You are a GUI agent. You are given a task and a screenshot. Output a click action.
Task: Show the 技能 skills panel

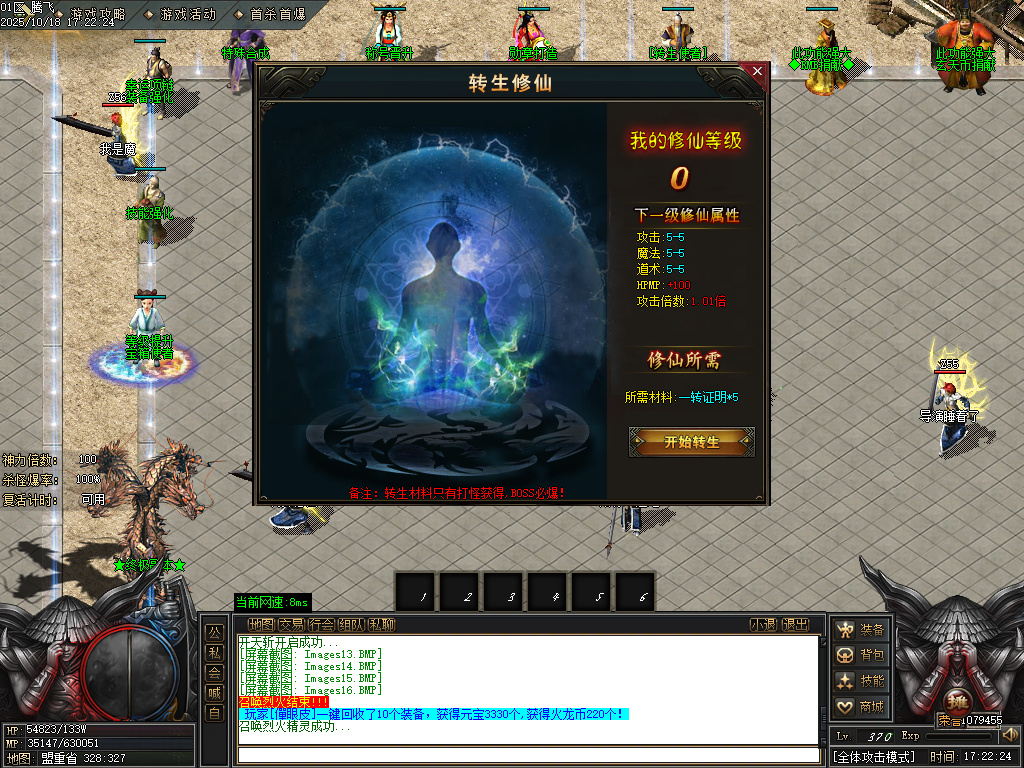(861, 681)
